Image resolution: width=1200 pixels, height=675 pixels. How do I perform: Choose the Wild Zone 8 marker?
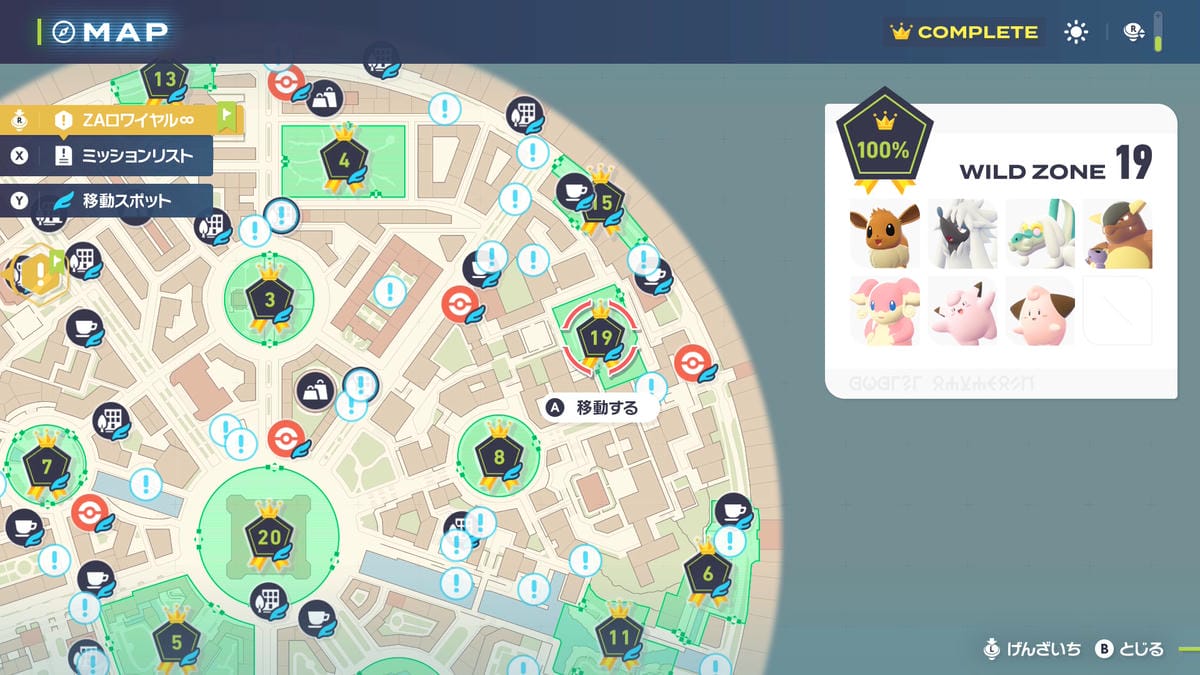[x=498, y=457]
